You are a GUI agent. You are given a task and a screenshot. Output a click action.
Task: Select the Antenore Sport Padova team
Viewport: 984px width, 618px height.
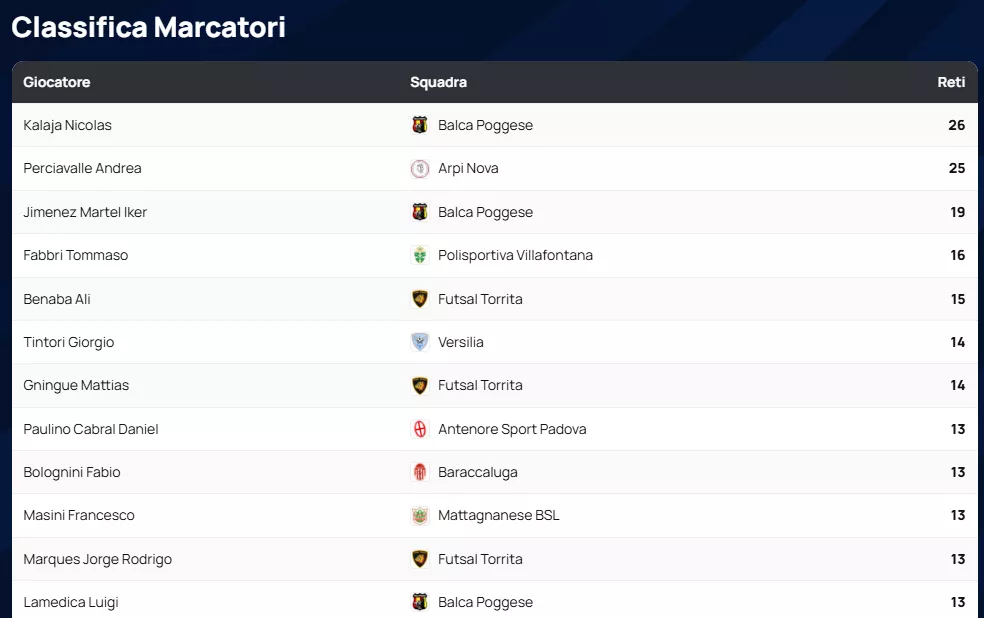point(512,429)
